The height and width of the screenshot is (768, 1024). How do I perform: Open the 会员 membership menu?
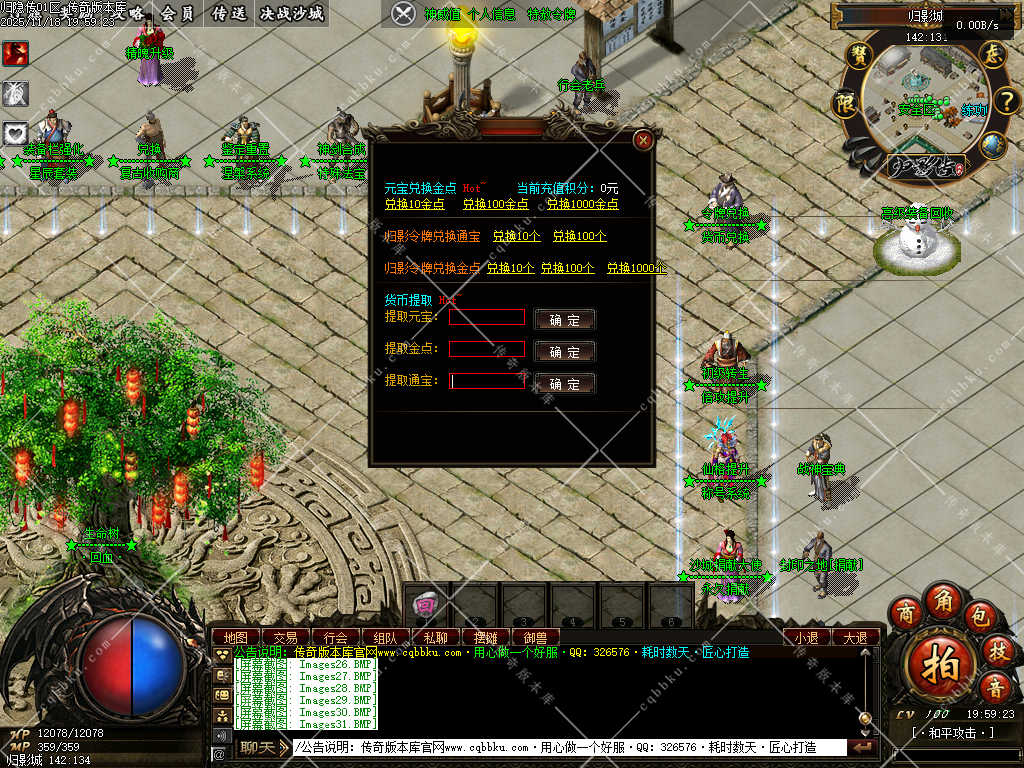(x=177, y=13)
